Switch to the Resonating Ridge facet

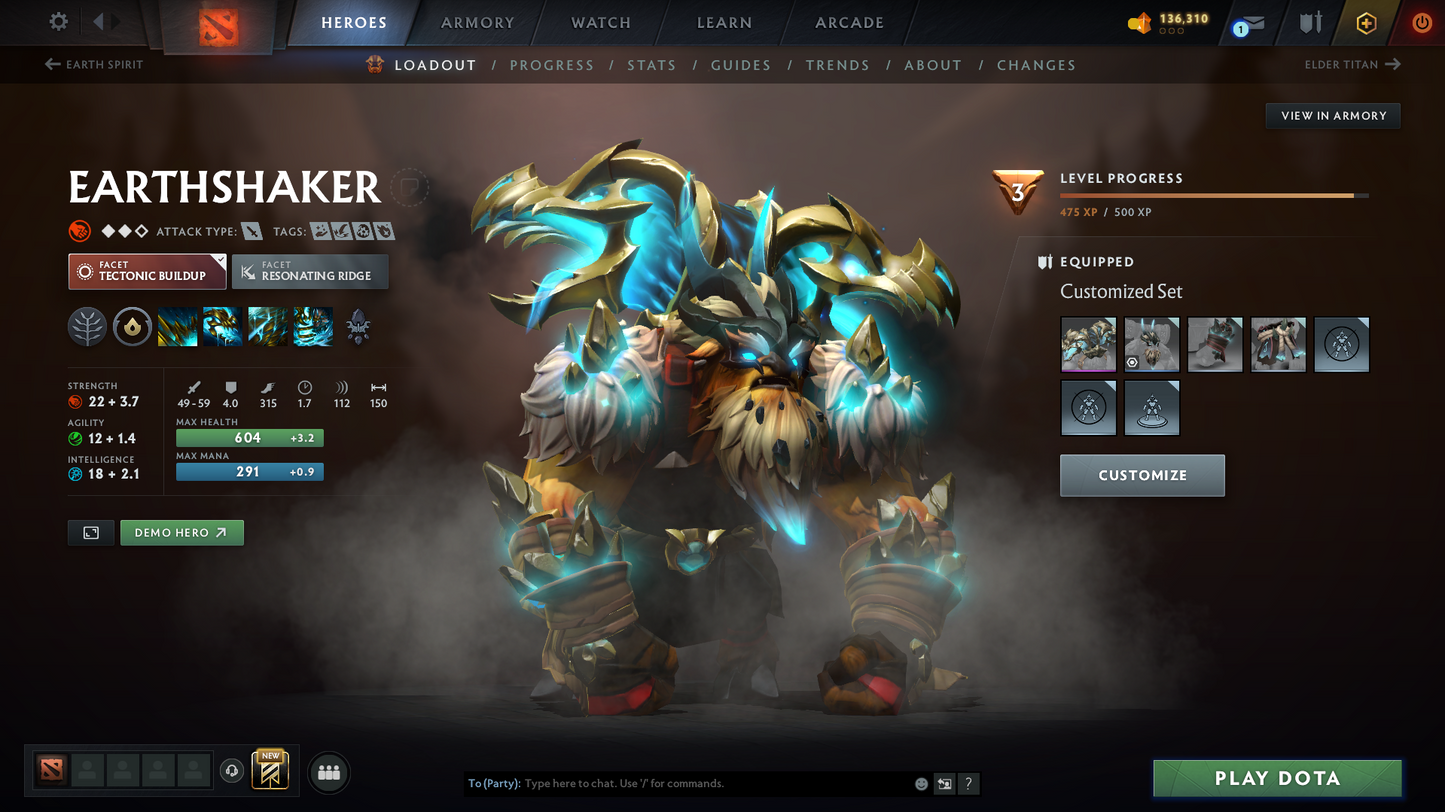click(x=310, y=271)
